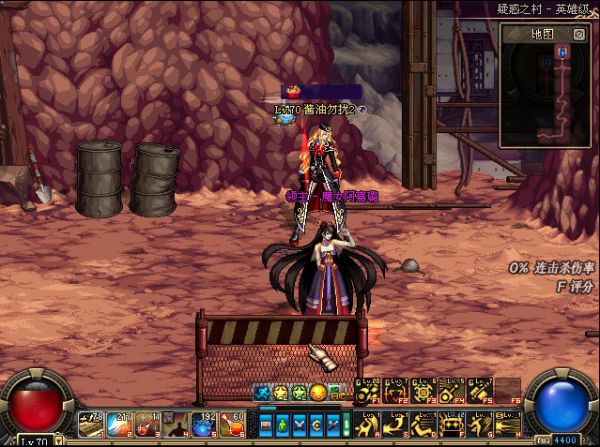Use the red bomb item in slot 3

click(147, 424)
